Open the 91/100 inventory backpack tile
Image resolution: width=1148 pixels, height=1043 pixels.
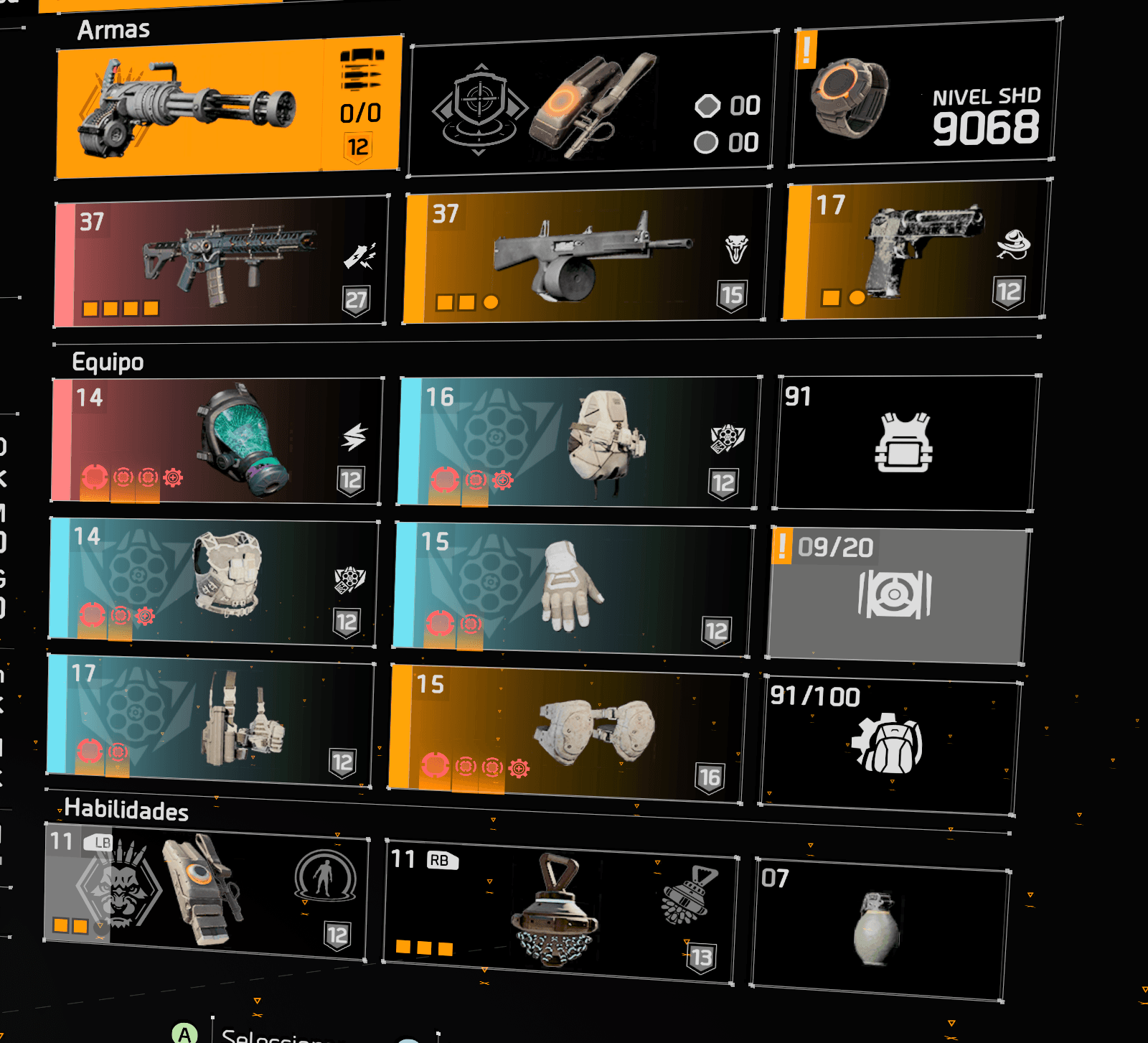pyautogui.click(x=890, y=745)
